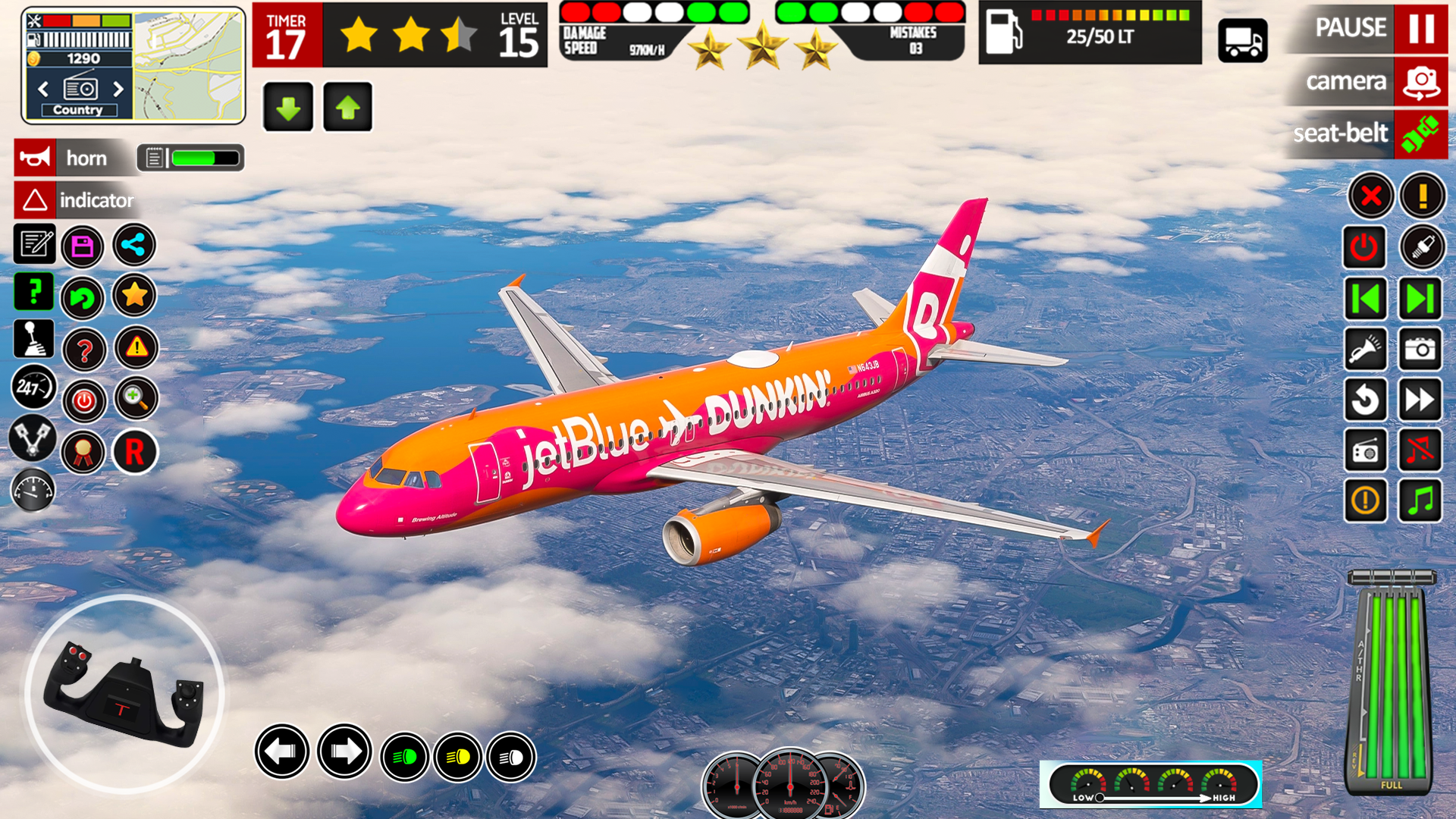Take a photo with the camera icon
Screen dimensions: 1456x819
coord(1420,350)
